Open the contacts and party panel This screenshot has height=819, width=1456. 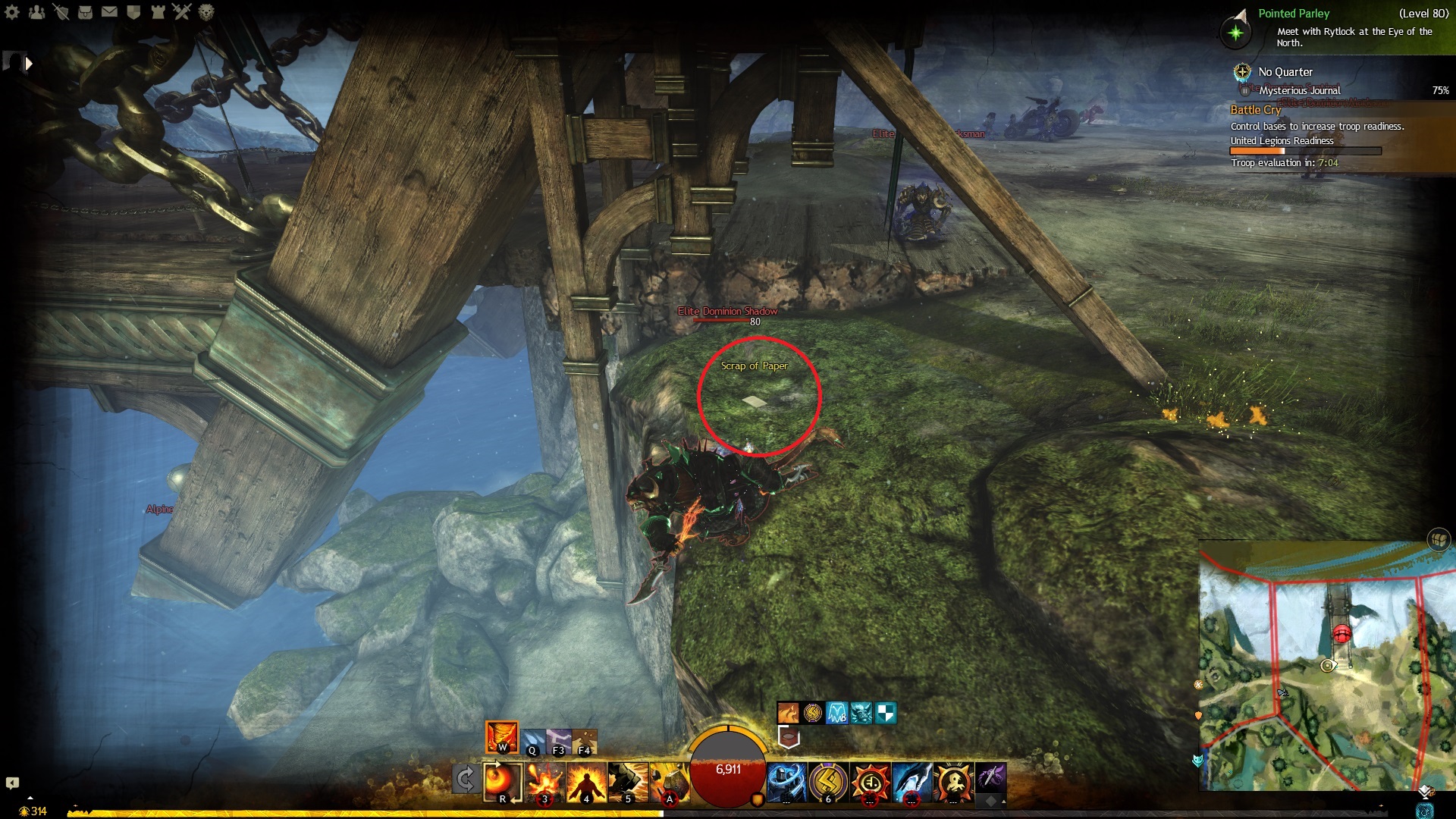[36, 12]
